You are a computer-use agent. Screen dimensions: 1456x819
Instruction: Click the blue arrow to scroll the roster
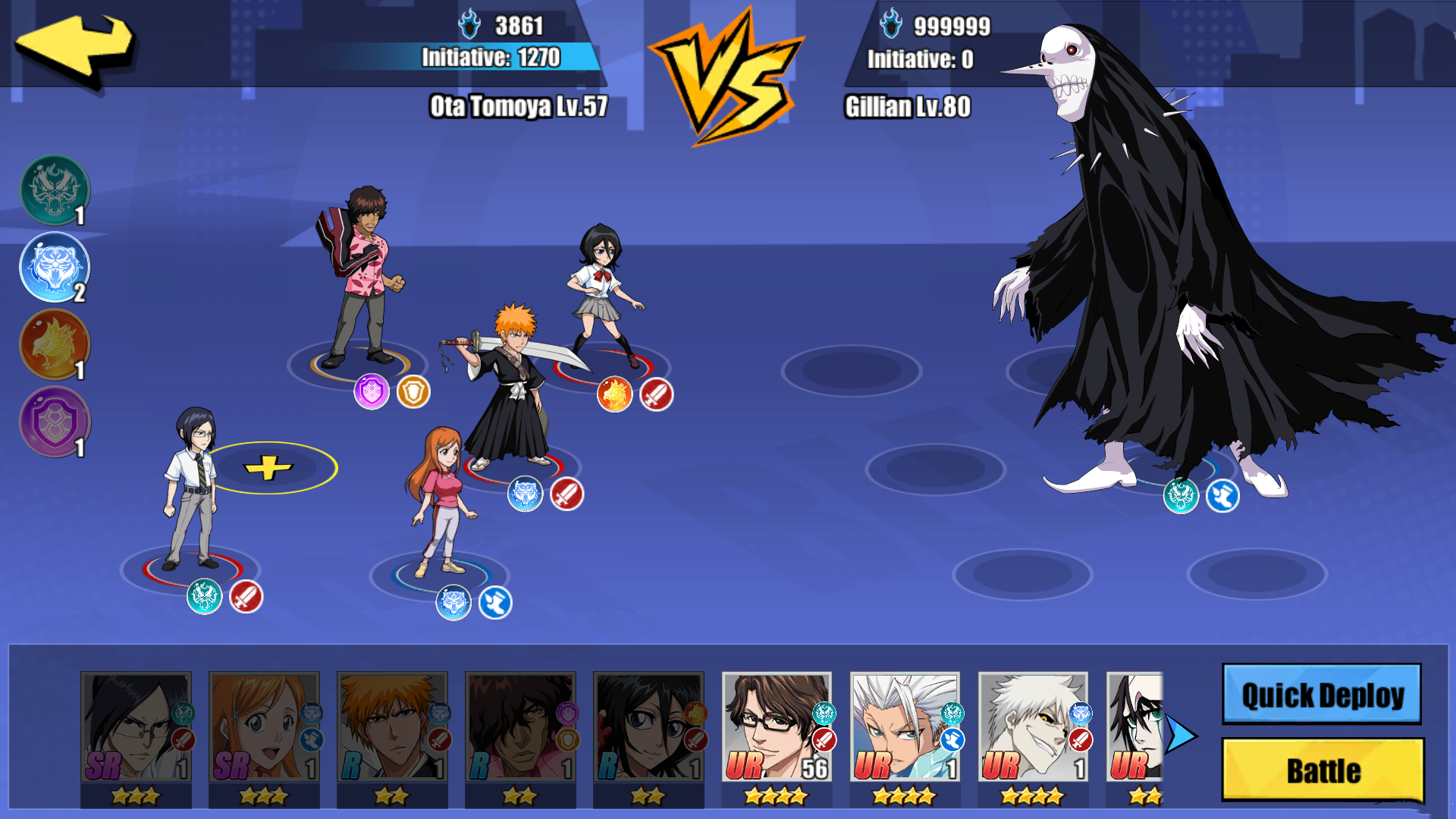tap(1181, 734)
